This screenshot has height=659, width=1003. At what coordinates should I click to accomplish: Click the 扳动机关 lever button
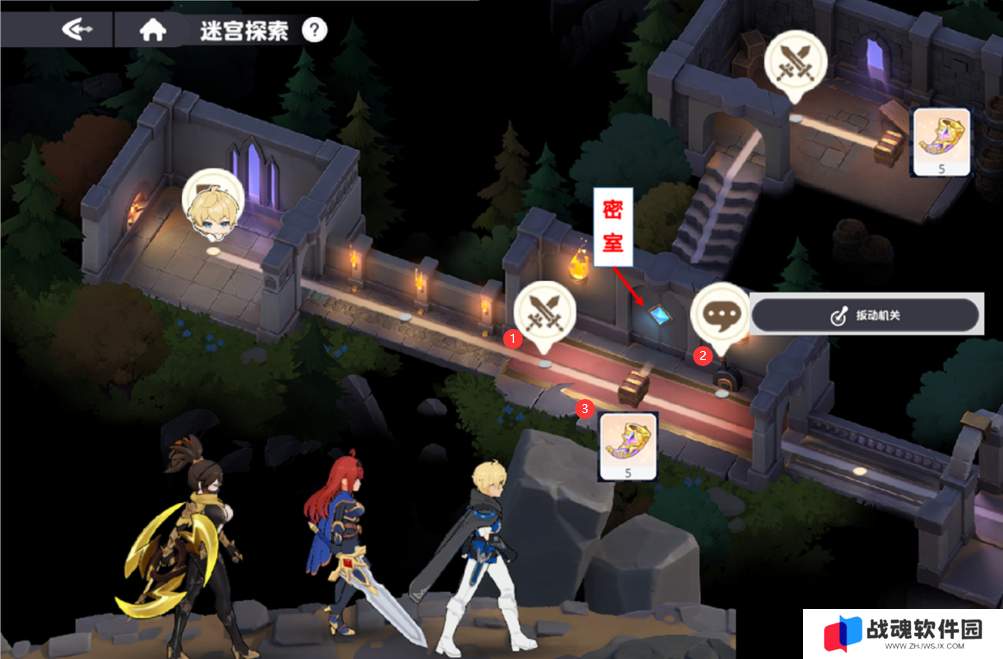pyautogui.click(x=864, y=315)
